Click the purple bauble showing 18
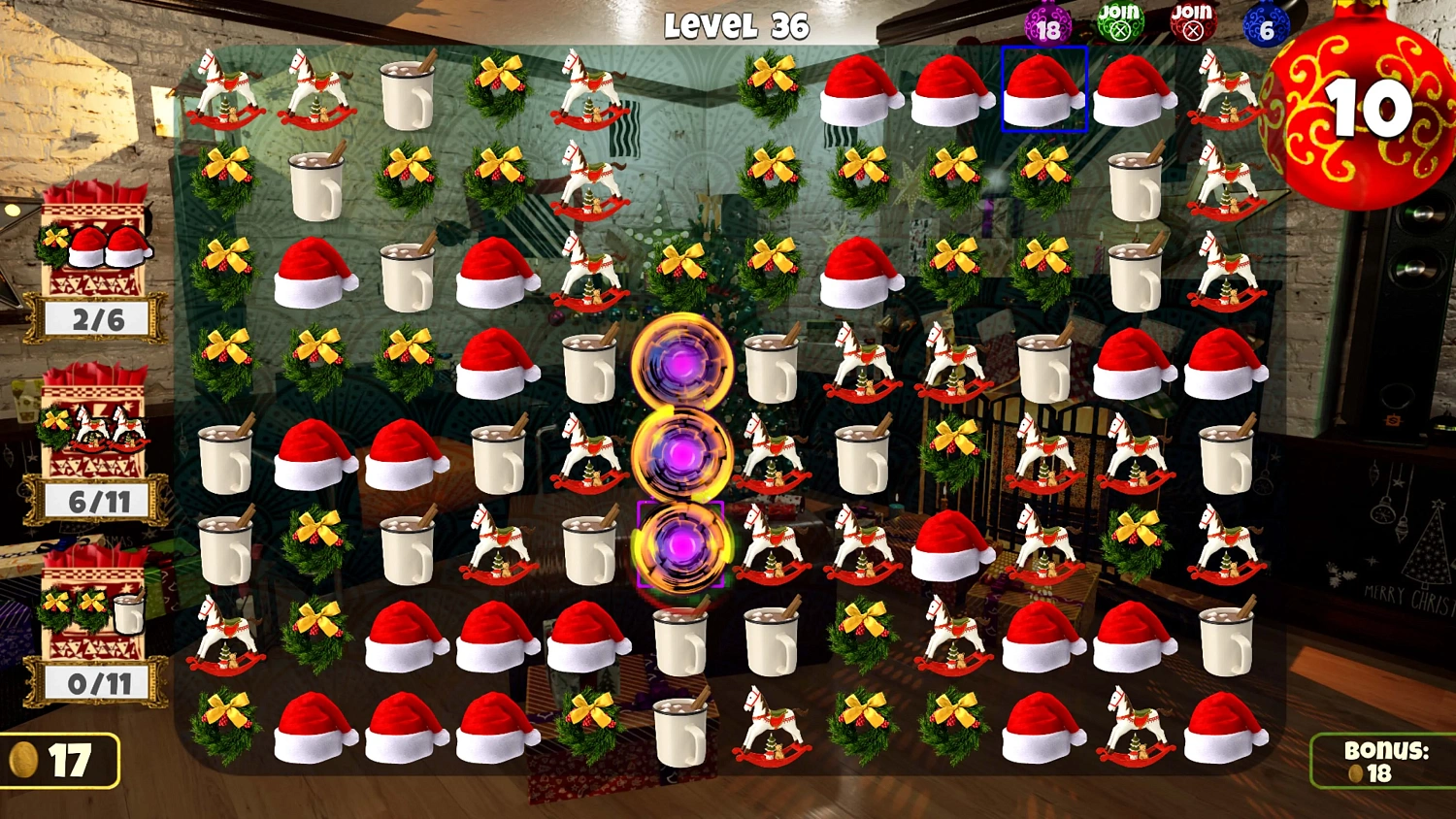The width and height of the screenshot is (1456, 819). (x=1045, y=25)
